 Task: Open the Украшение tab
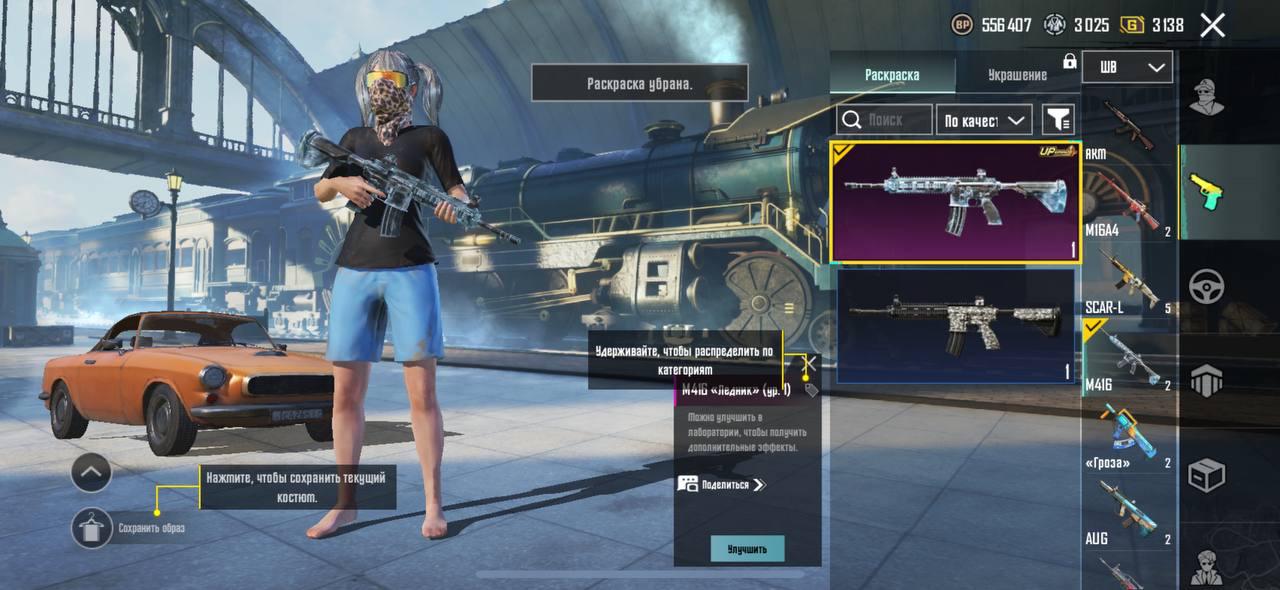point(1017,75)
